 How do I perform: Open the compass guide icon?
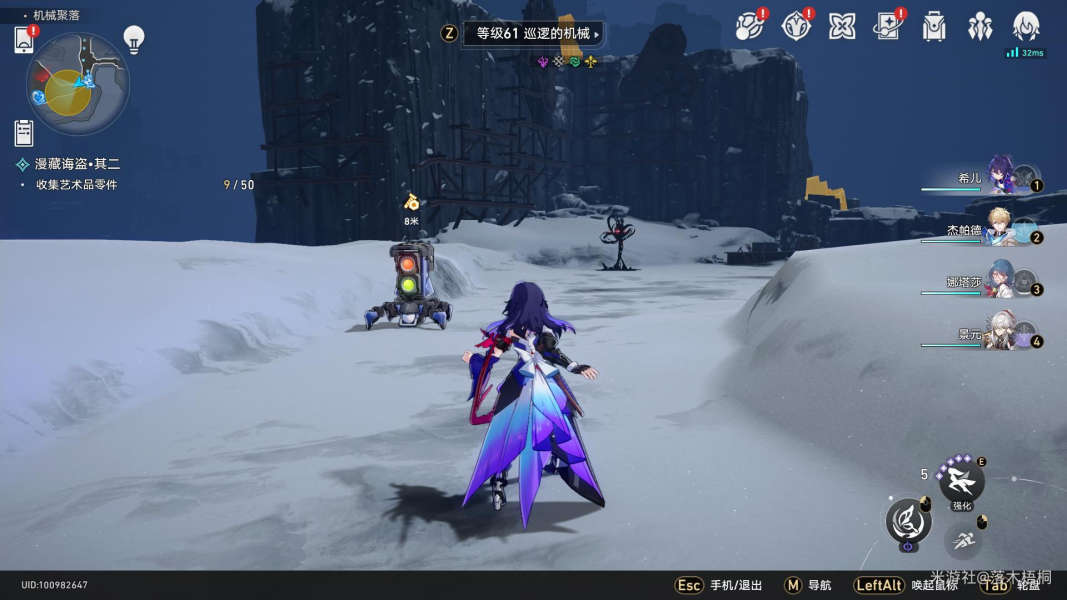[795, 27]
